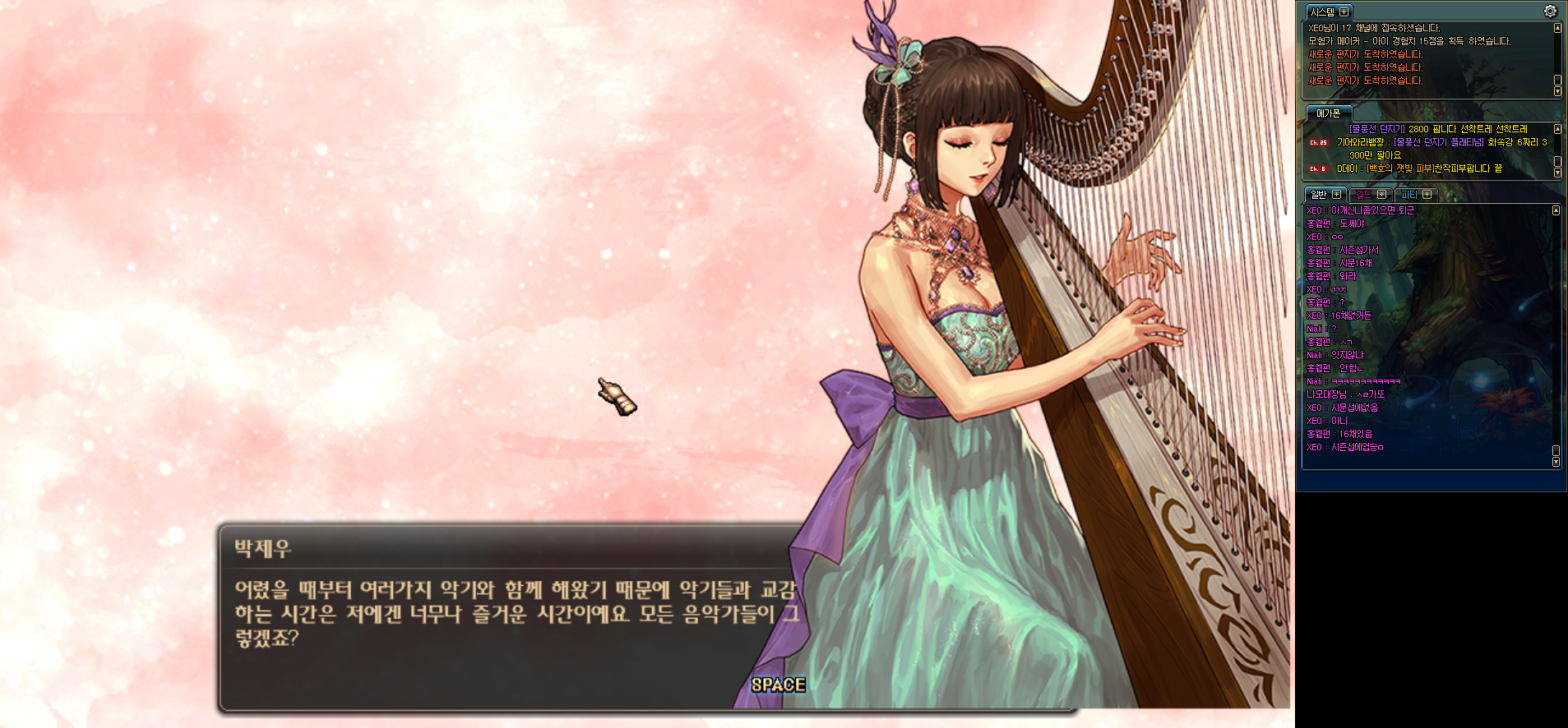The width and height of the screenshot is (1568, 728).
Task: Switch to the 길드 chat tab
Action: pyautogui.click(x=1364, y=195)
